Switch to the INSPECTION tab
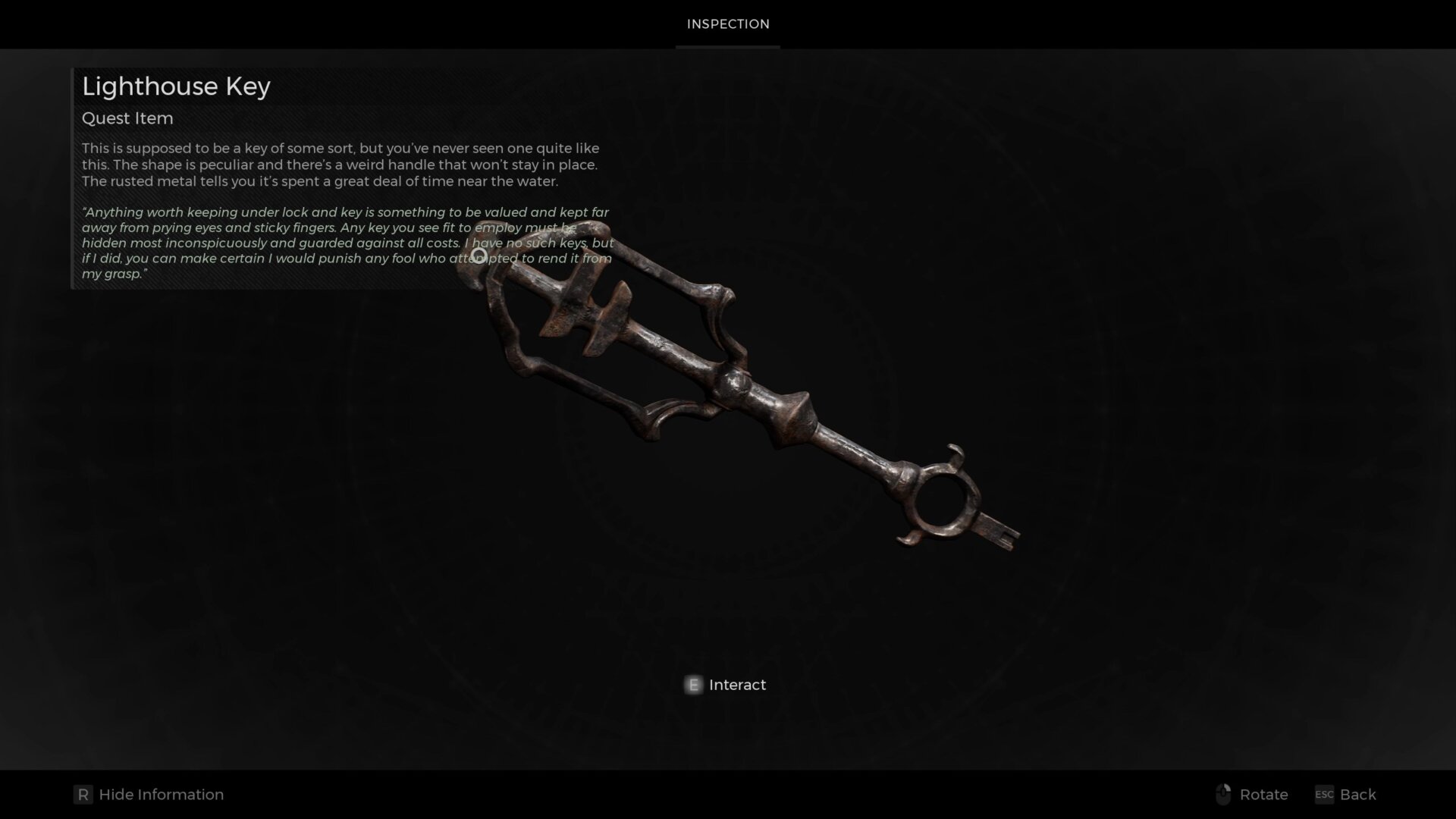 coord(727,24)
